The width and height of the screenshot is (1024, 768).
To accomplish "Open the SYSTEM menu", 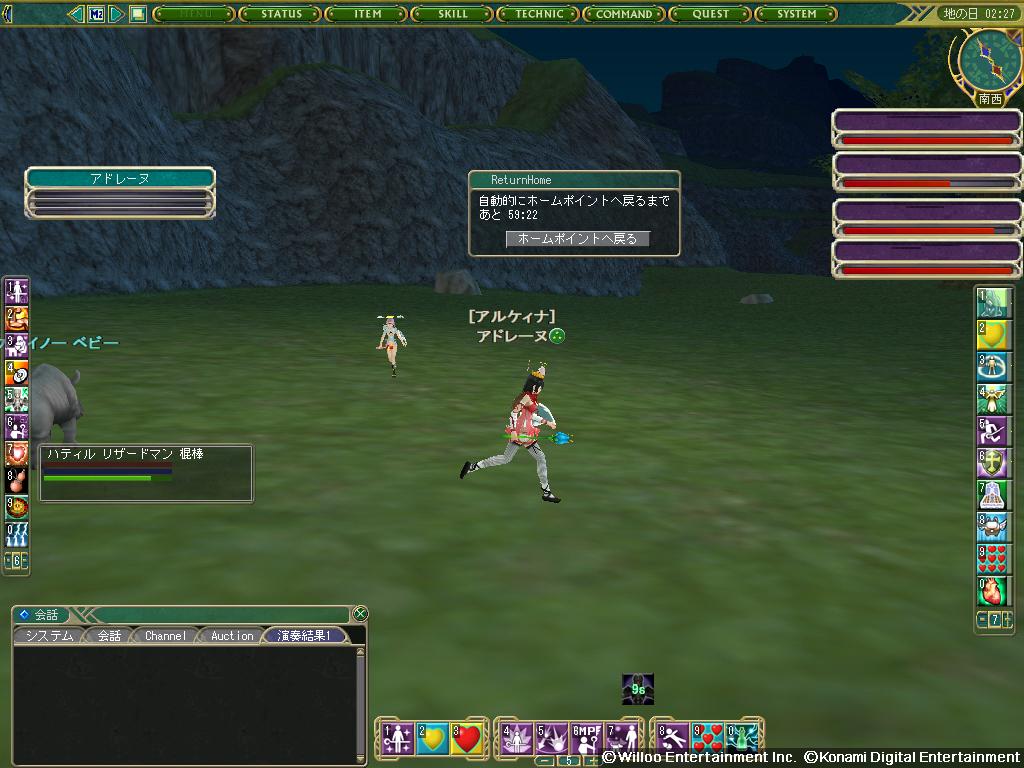I will 796,14.
